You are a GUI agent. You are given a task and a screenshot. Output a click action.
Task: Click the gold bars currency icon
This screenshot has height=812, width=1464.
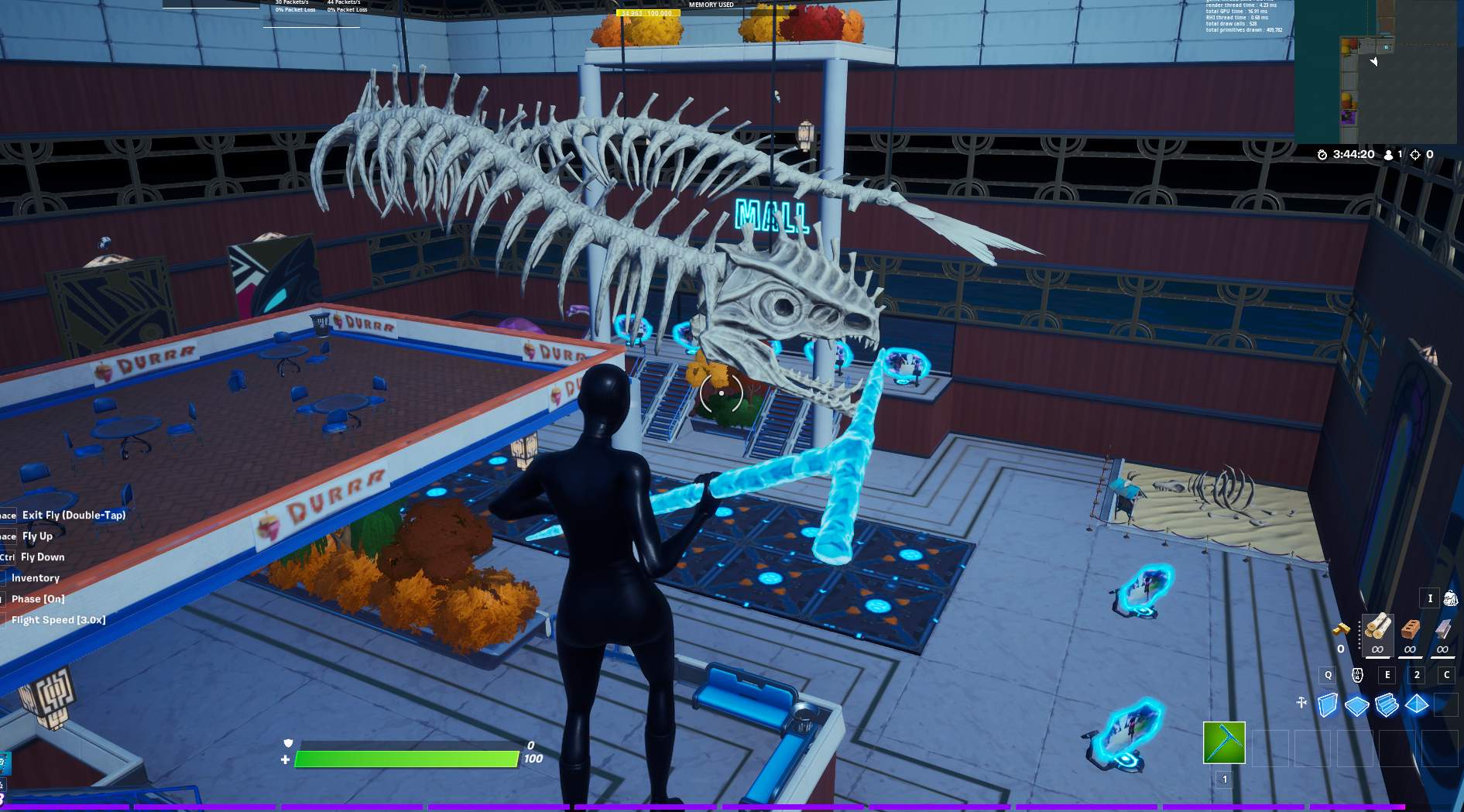click(x=1341, y=630)
